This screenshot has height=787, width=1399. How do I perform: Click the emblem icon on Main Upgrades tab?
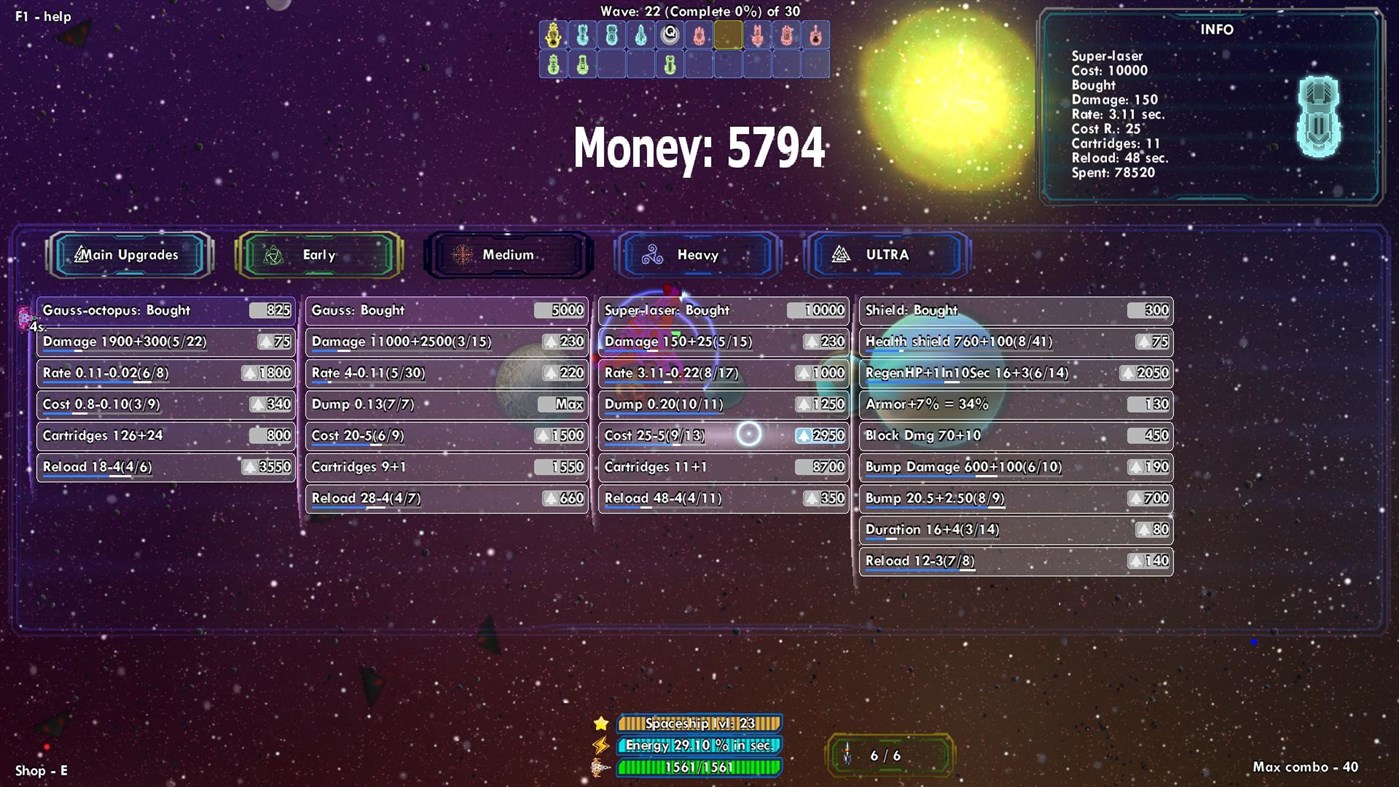[78, 255]
